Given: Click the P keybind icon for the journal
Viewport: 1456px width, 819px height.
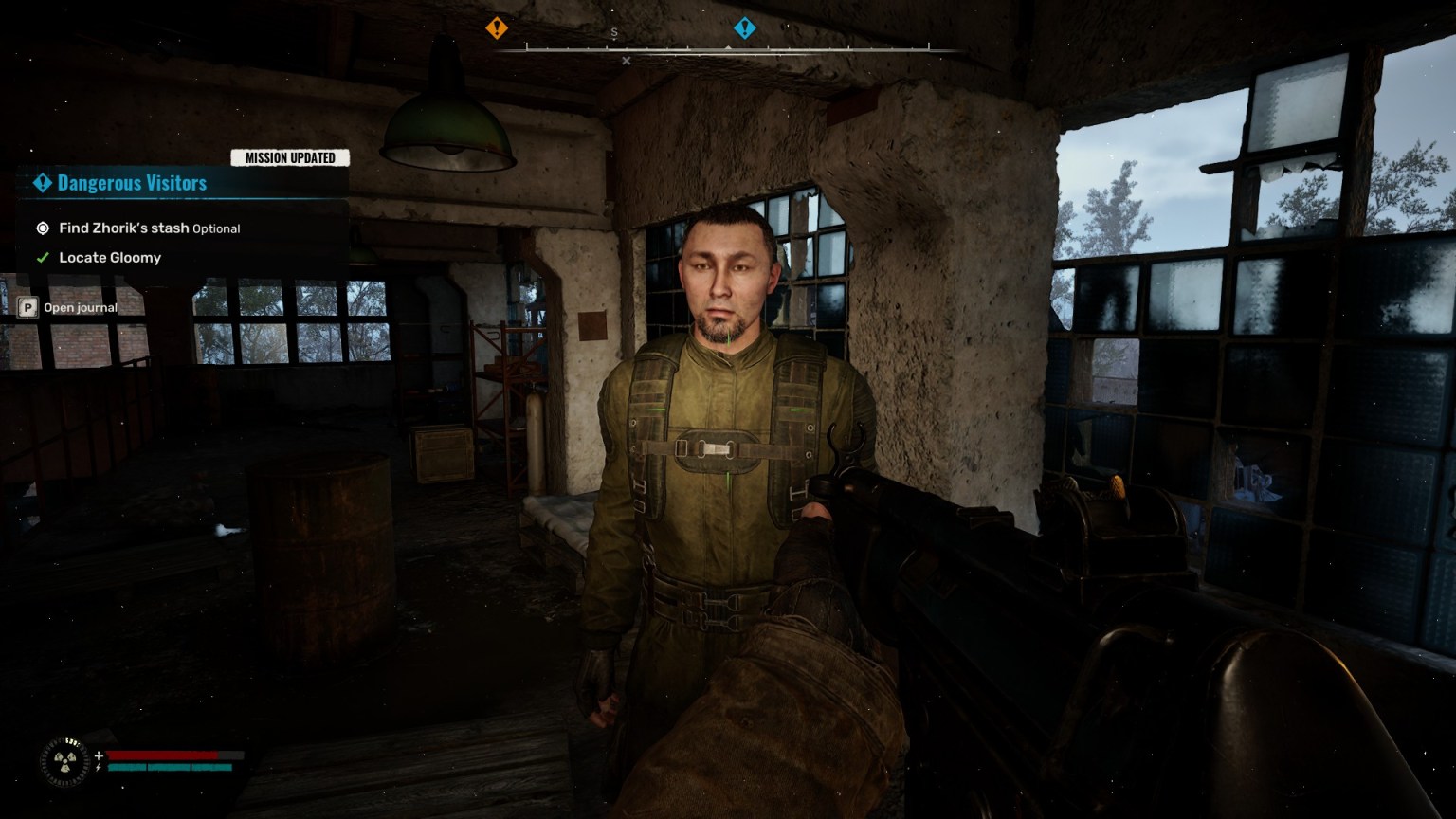Looking at the screenshot, I should pyautogui.click(x=29, y=307).
